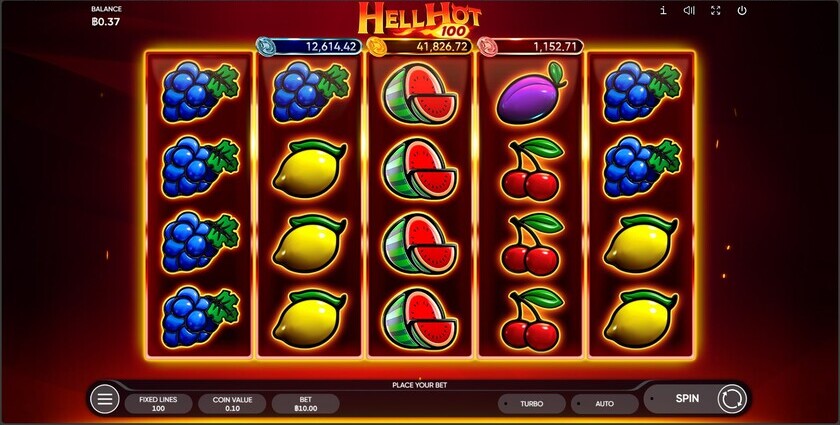Switch to fullscreen mode

[715, 11]
